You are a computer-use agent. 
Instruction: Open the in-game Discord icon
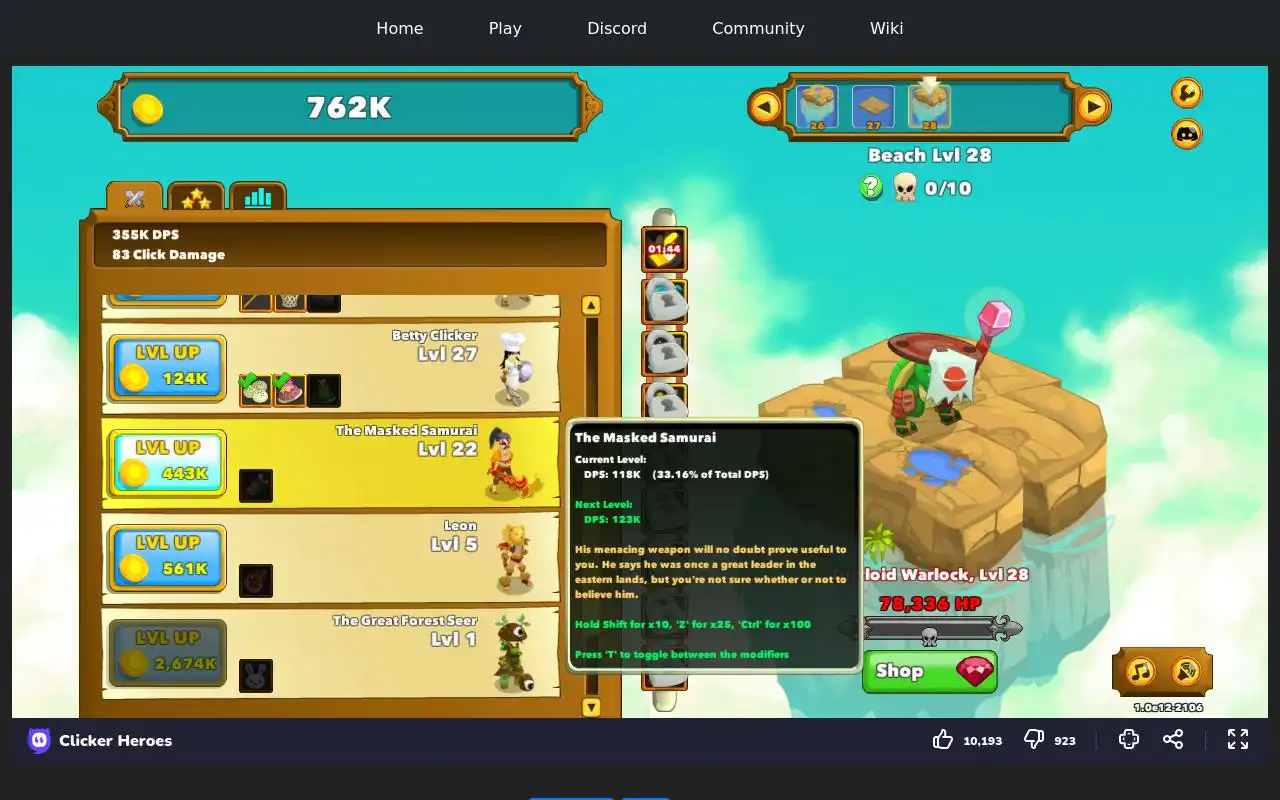[1186, 134]
